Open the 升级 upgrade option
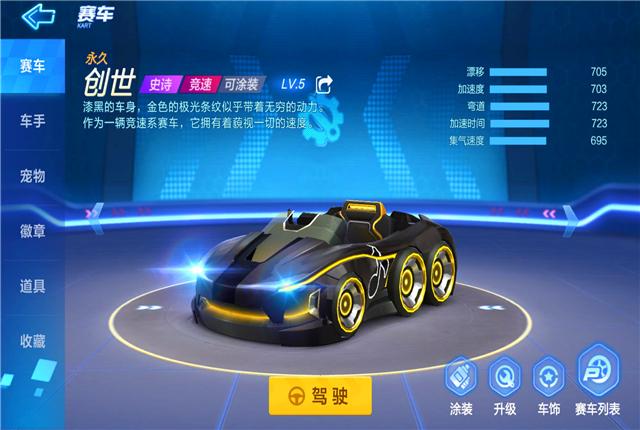Image resolution: width=640 pixels, height=430 pixels. pos(504,384)
